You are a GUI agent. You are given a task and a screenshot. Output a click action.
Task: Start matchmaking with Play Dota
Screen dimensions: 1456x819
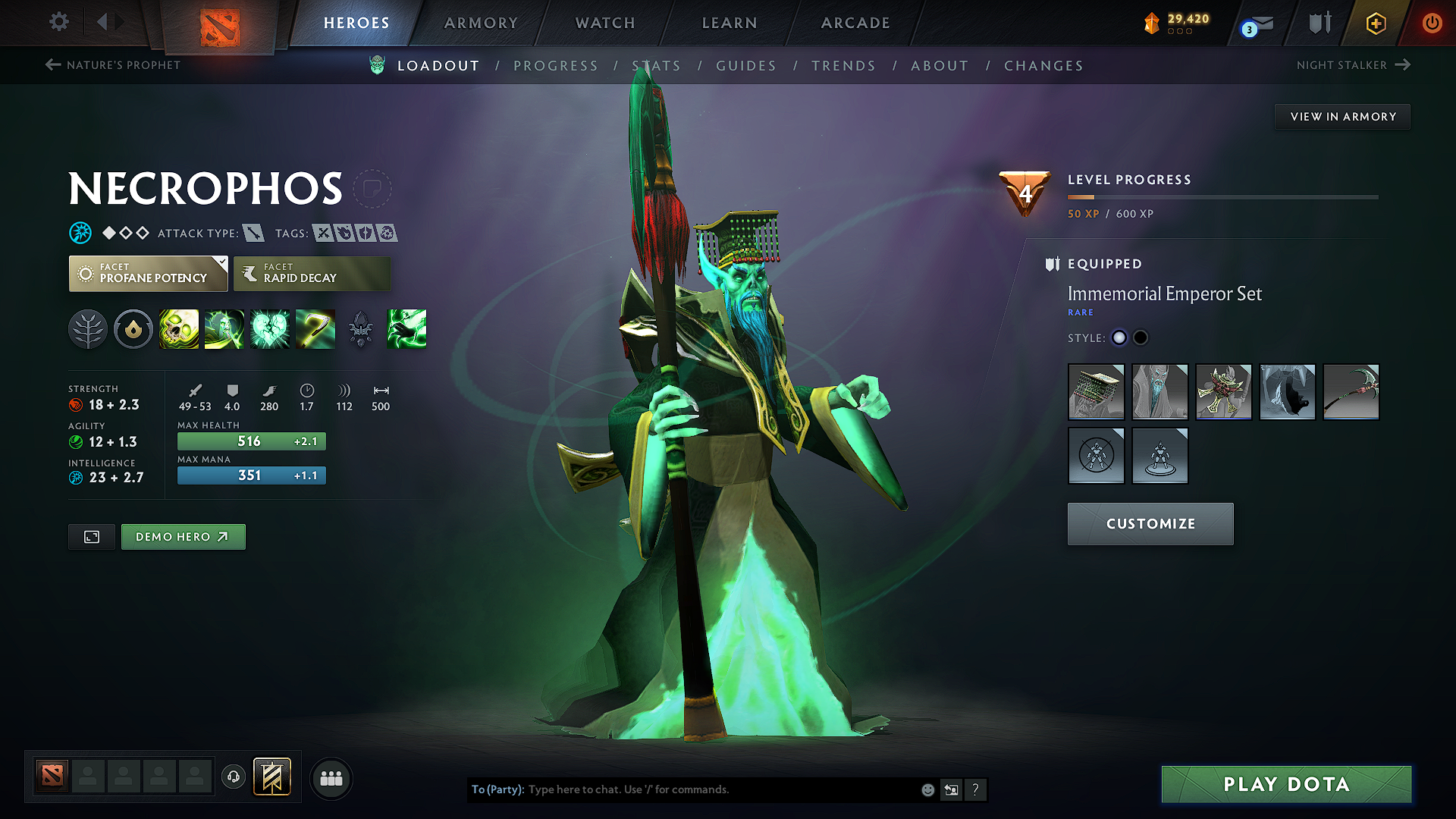click(x=1286, y=784)
